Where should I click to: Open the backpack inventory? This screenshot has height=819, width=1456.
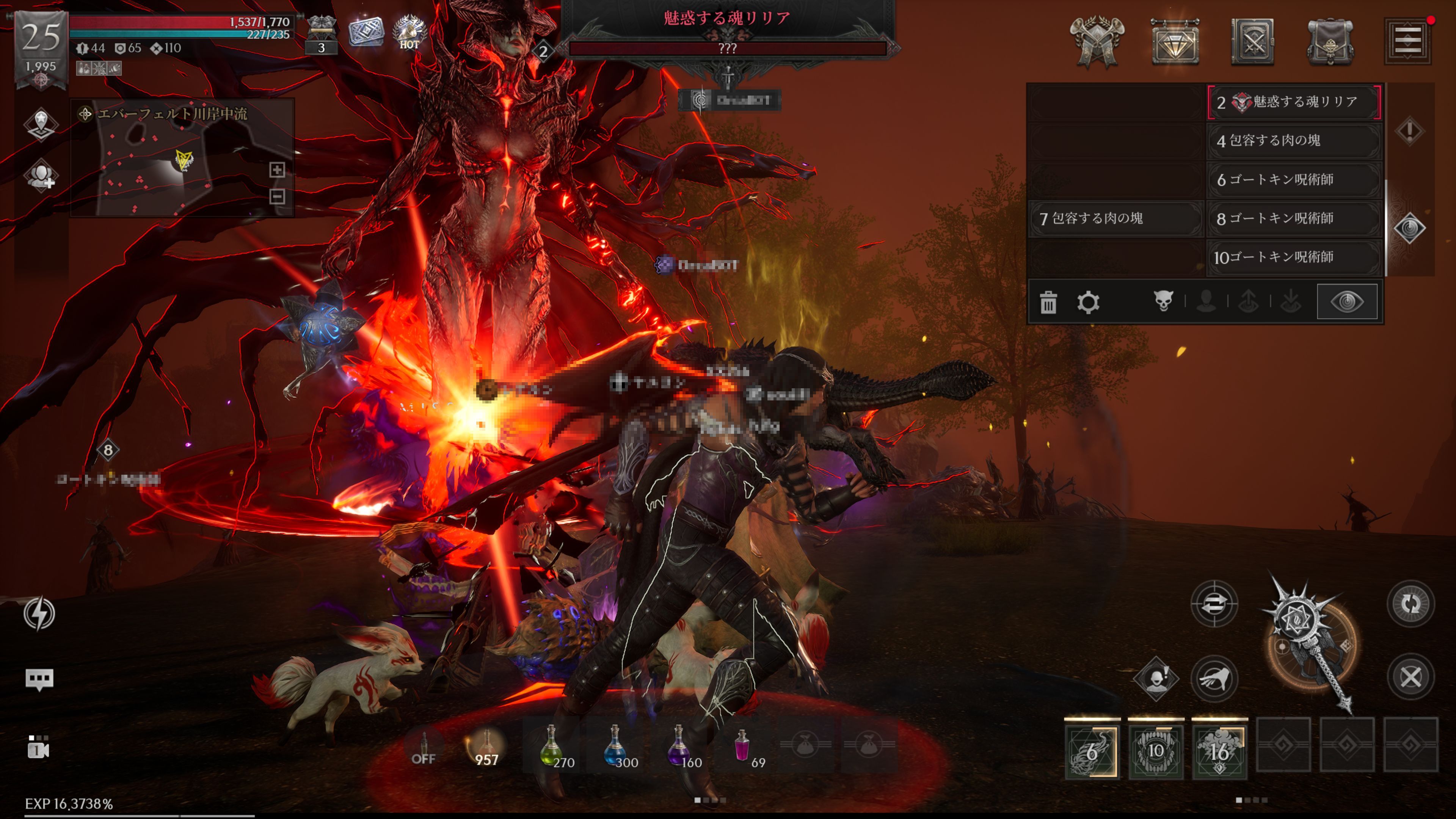1330,42
